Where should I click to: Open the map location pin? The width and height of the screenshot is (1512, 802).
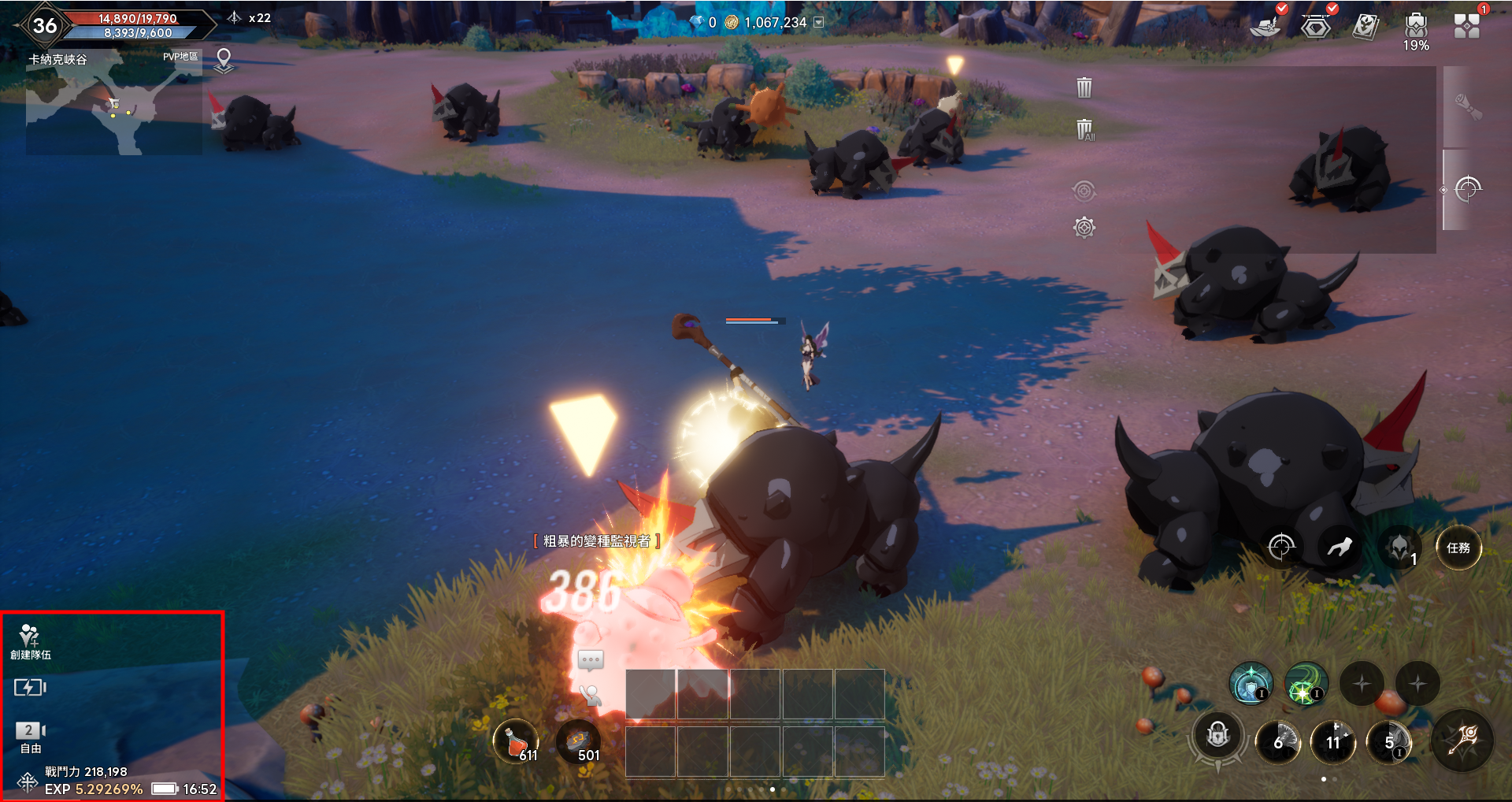[x=224, y=60]
